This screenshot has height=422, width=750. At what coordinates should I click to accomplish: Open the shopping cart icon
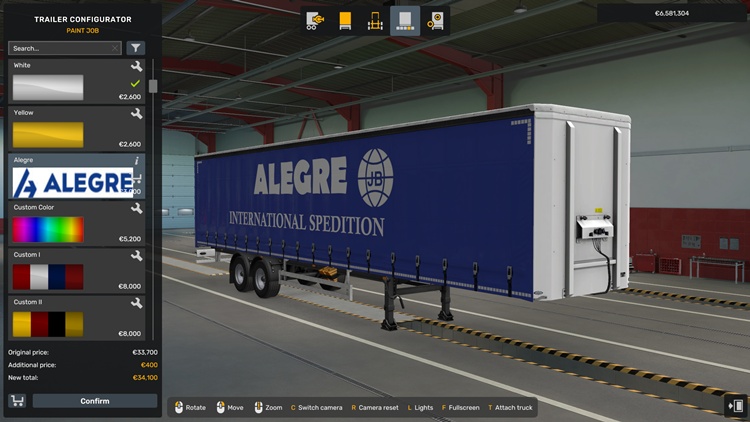[17, 401]
